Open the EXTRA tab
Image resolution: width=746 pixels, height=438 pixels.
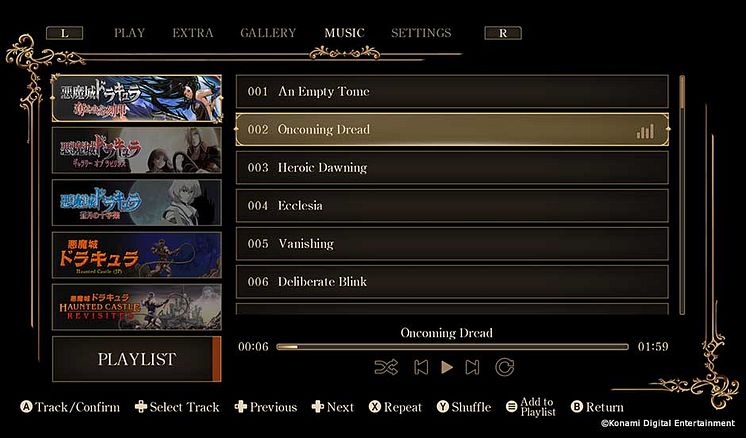point(192,33)
